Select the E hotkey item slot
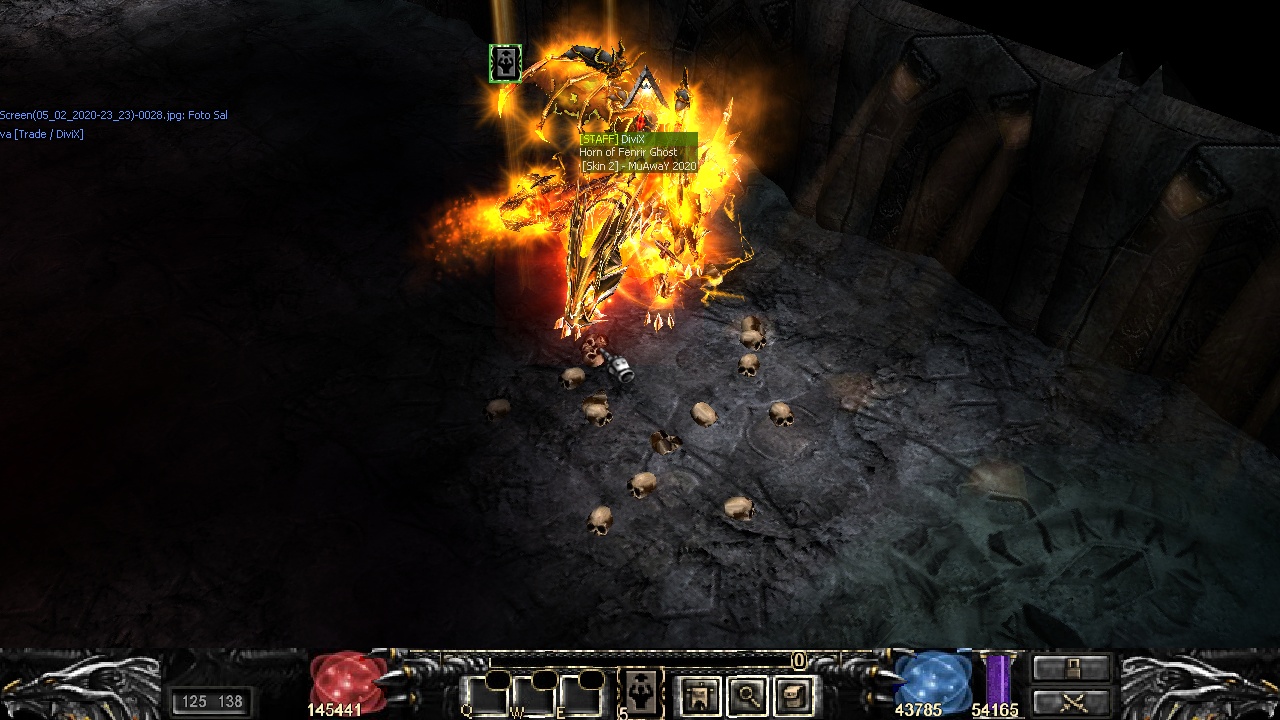 (x=580, y=694)
